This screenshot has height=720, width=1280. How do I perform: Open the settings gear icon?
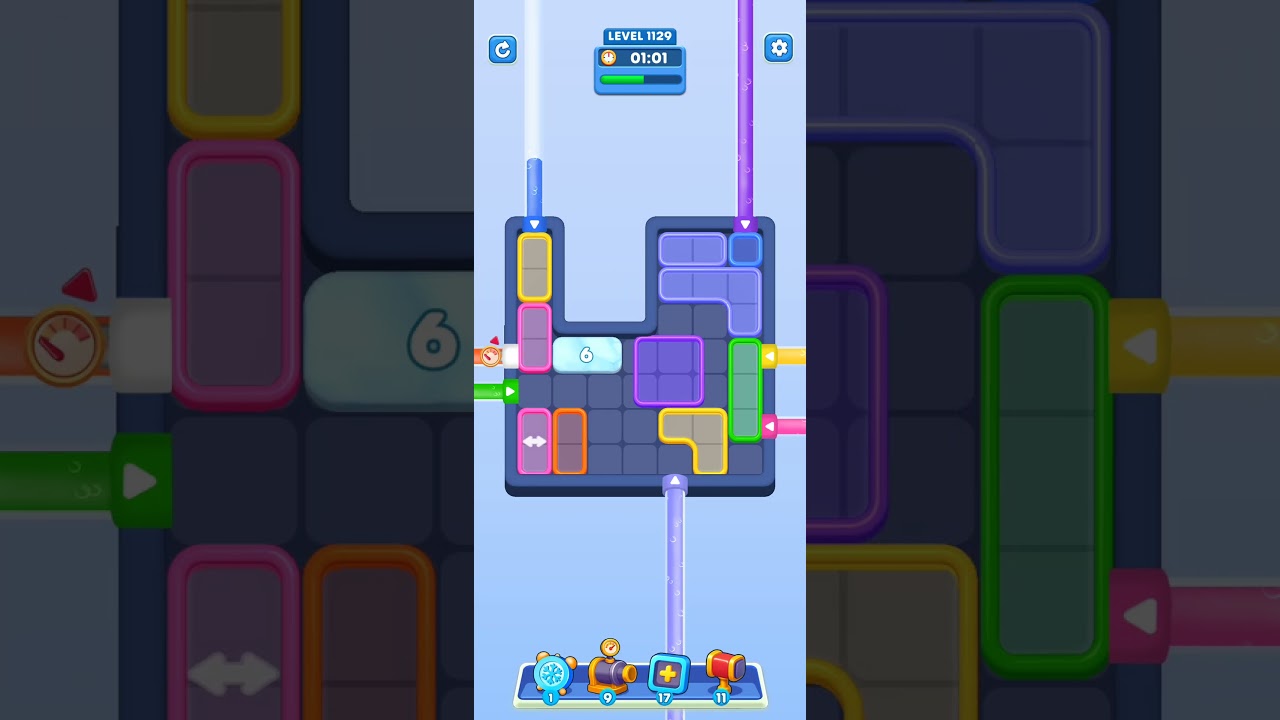(x=779, y=47)
